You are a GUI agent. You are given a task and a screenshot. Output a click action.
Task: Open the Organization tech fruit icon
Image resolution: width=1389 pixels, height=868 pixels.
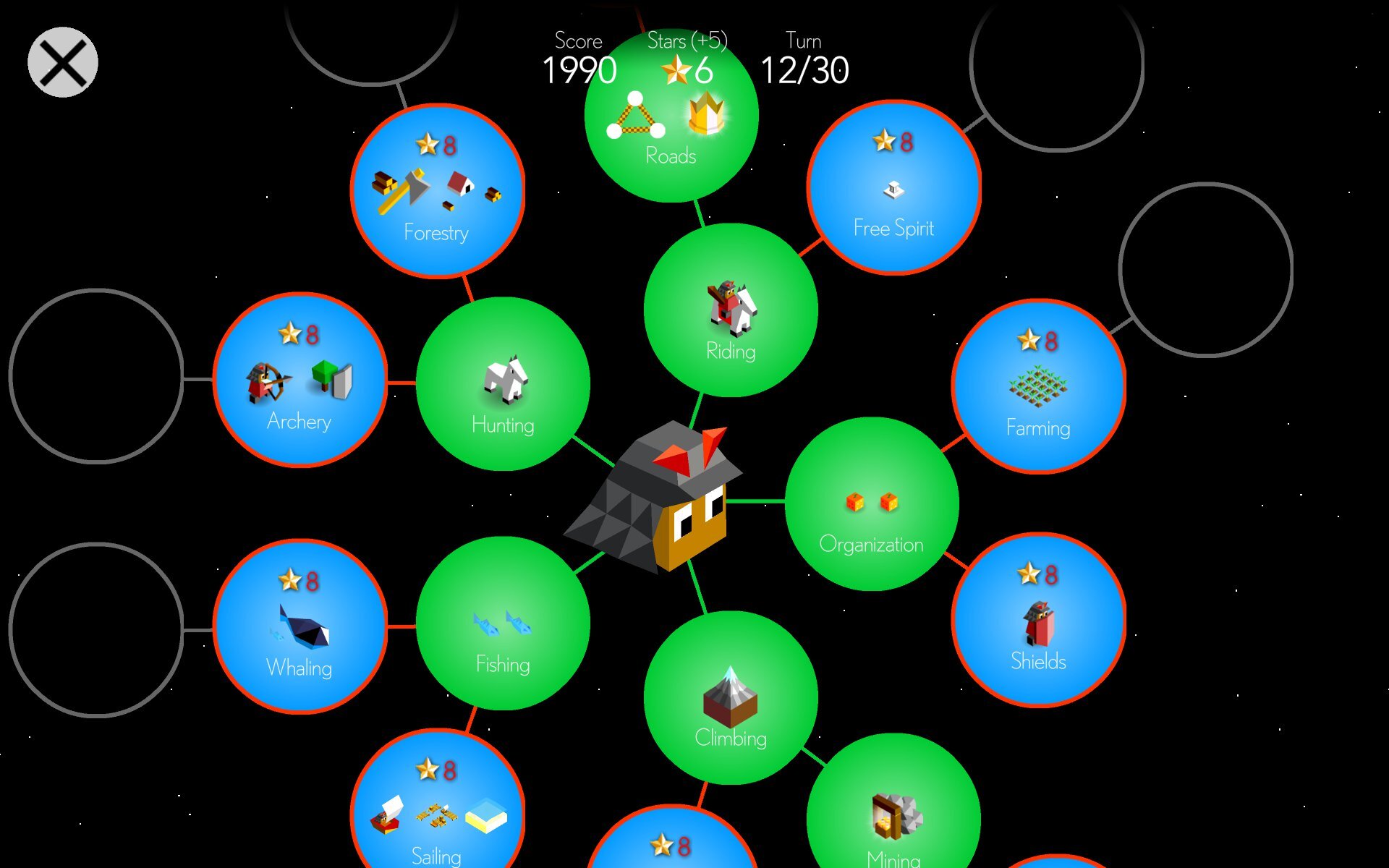(x=870, y=501)
